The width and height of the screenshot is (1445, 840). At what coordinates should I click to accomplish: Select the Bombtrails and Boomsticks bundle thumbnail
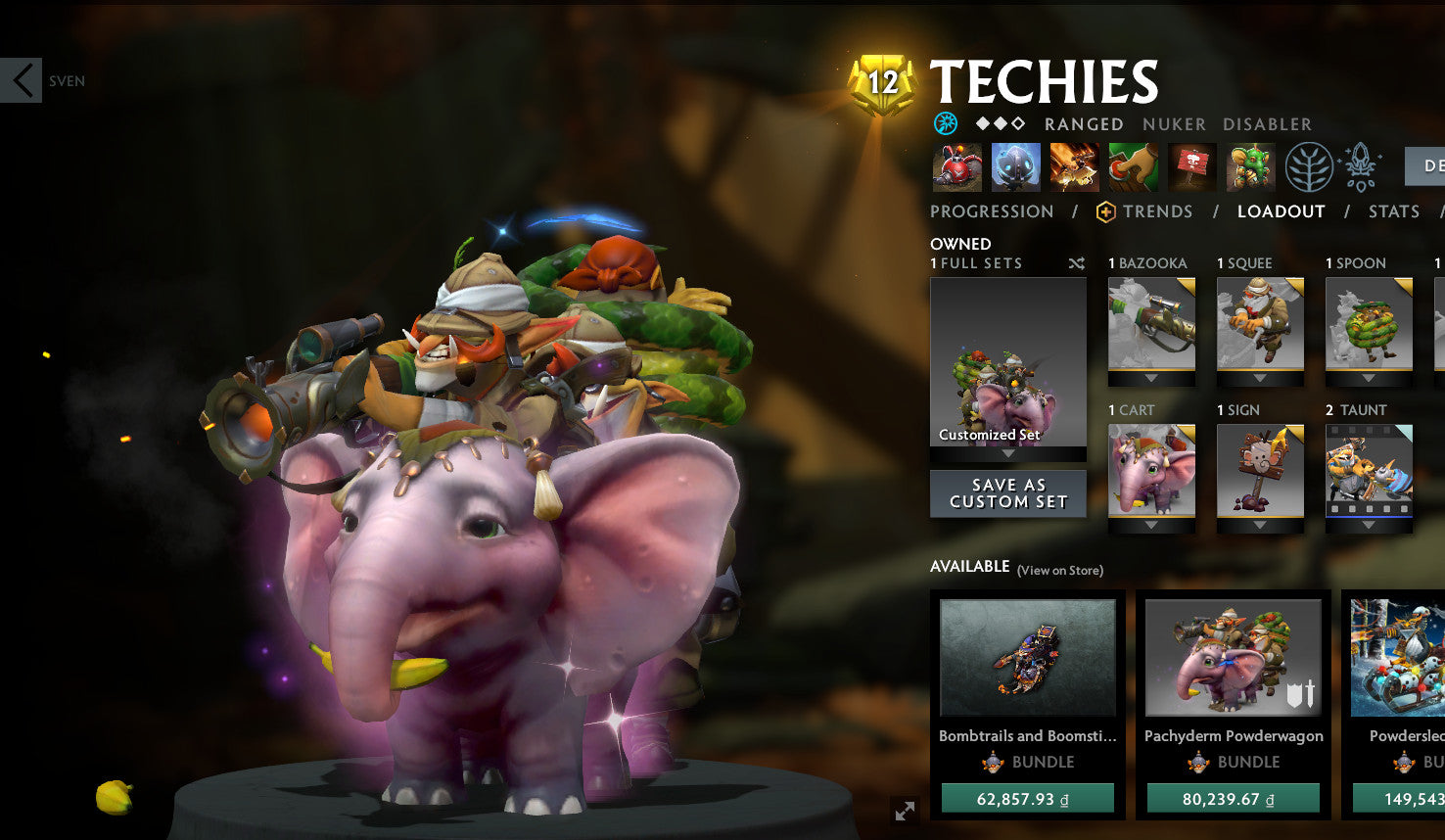click(x=1027, y=658)
